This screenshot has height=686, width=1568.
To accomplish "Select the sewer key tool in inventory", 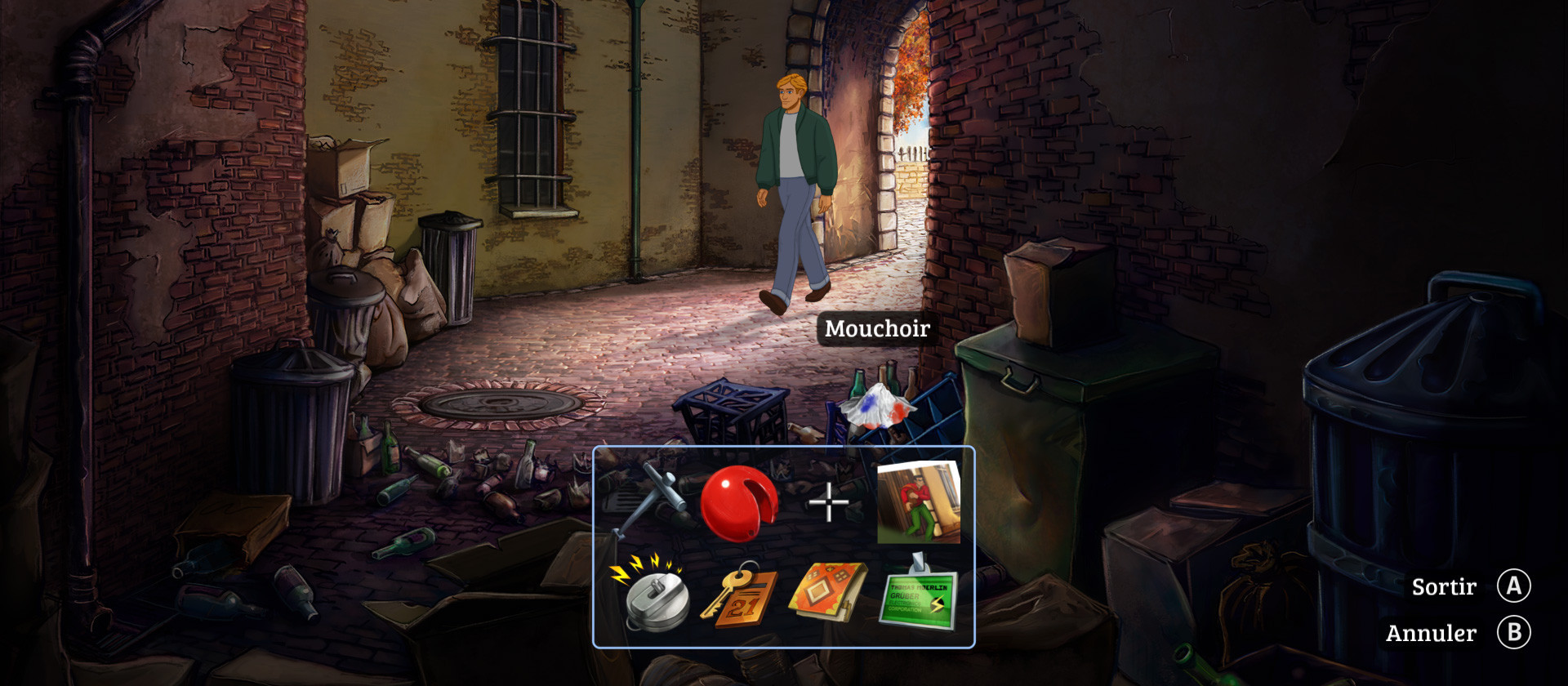I will pyautogui.click(x=649, y=498).
